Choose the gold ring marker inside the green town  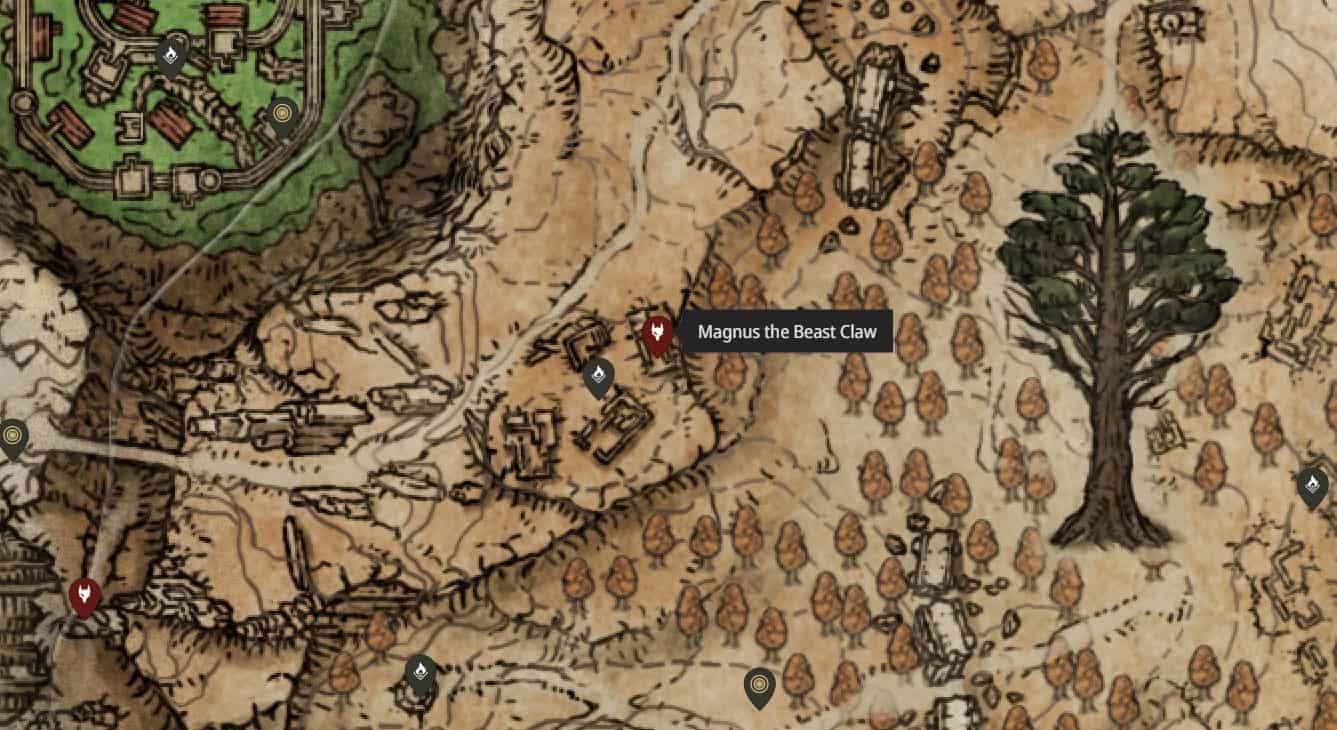pyautogui.click(x=283, y=118)
